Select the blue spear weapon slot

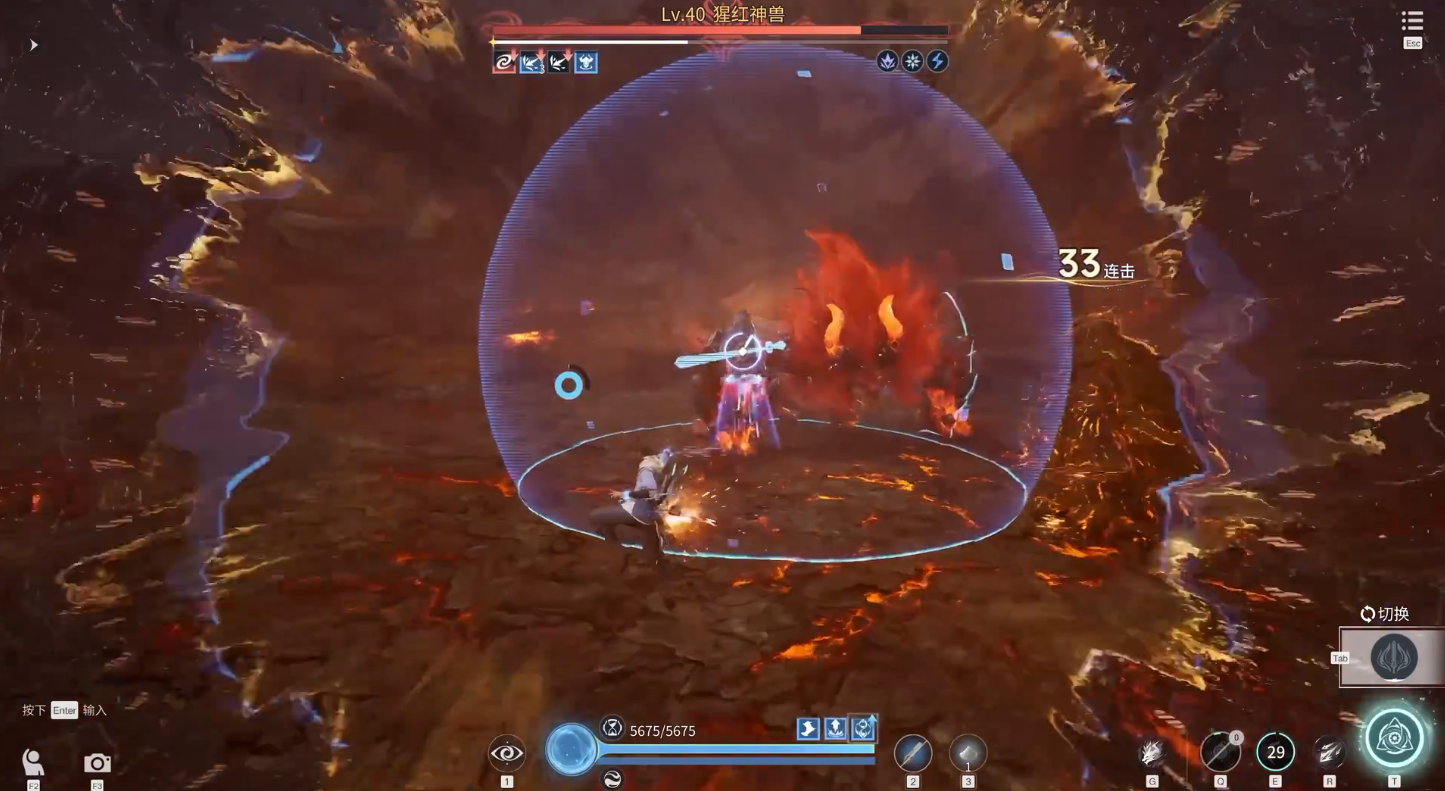(912, 753)
